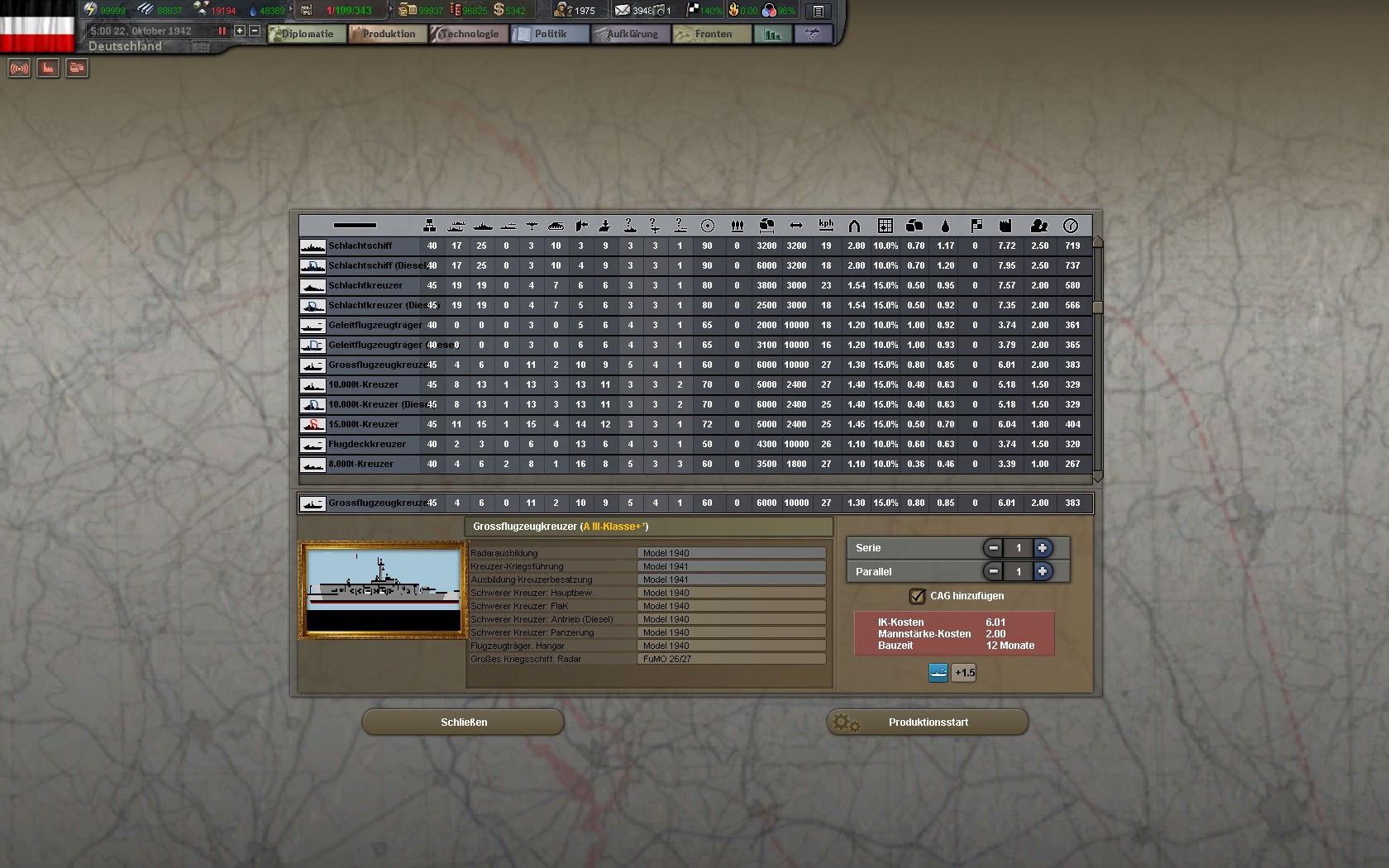Click the Produktionsstart button
The image size is (1389, 868).
pos(928,723)
